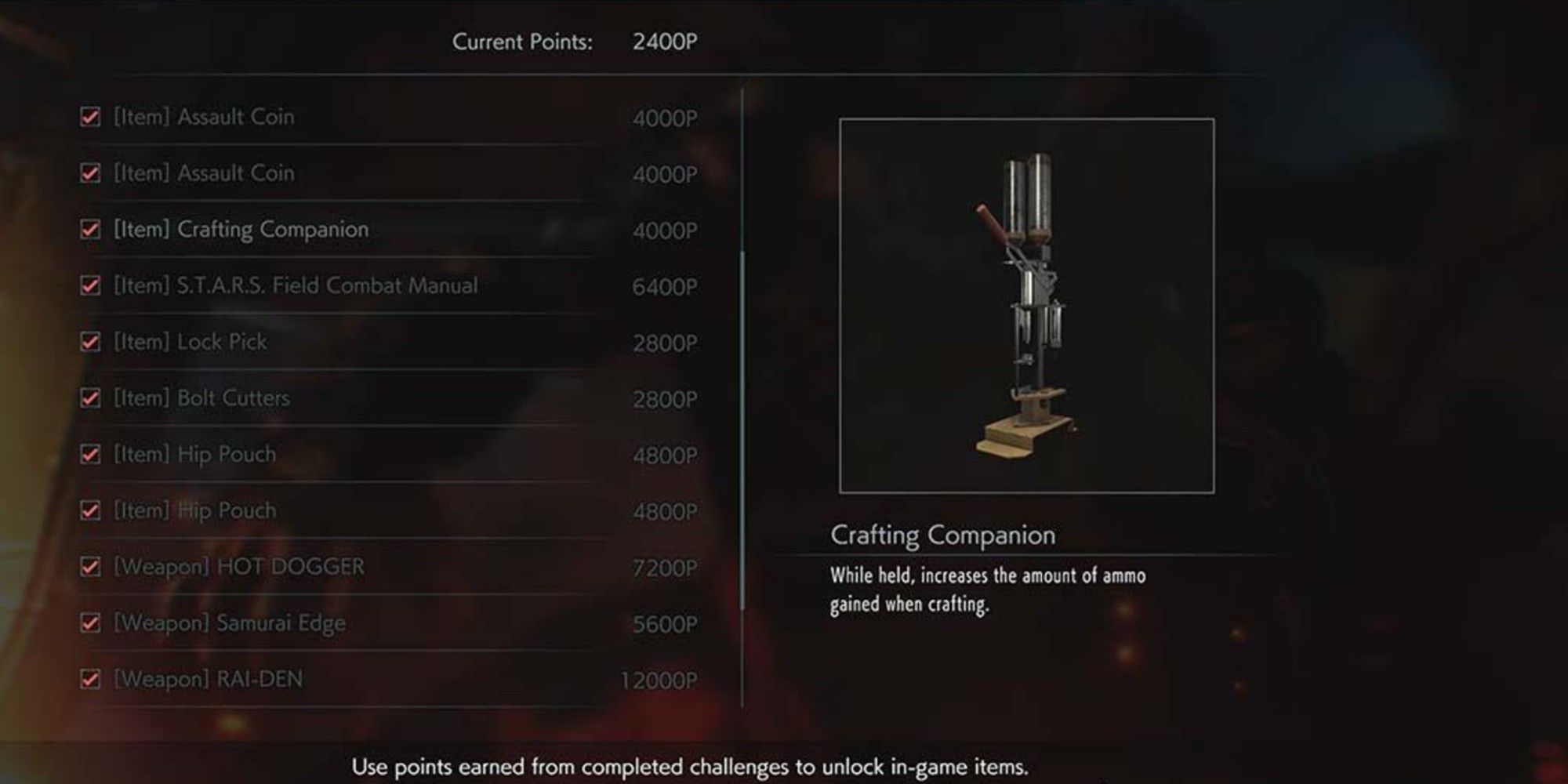This screenshot has height=784, width=1568.
Task: Toggle the second Hip Pouch checkbox
Action: pyautogui.click(x=92, y=510)
